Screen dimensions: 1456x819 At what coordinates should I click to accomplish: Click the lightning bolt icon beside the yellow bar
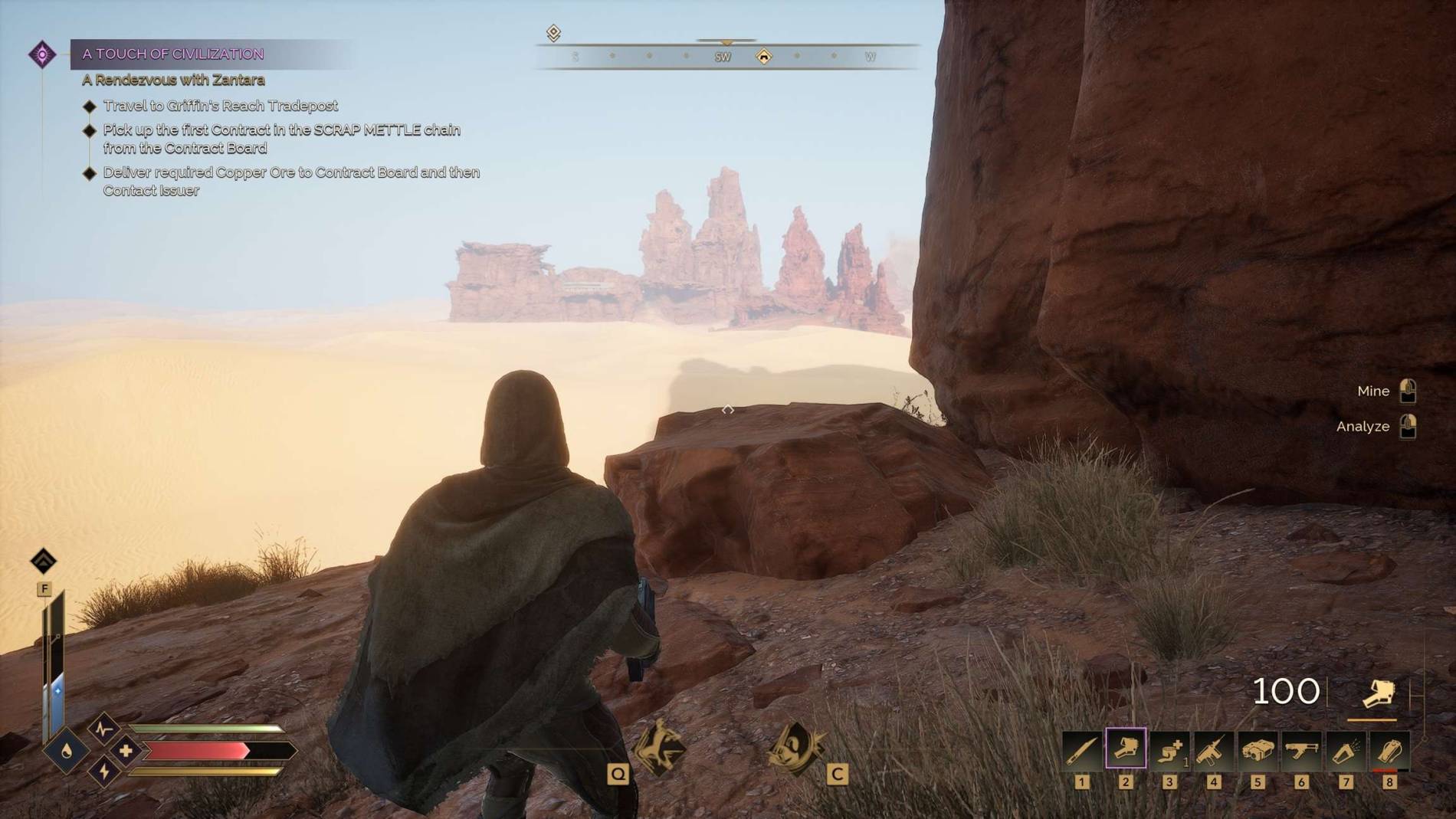pyautogui.click(x=104, y=771)
